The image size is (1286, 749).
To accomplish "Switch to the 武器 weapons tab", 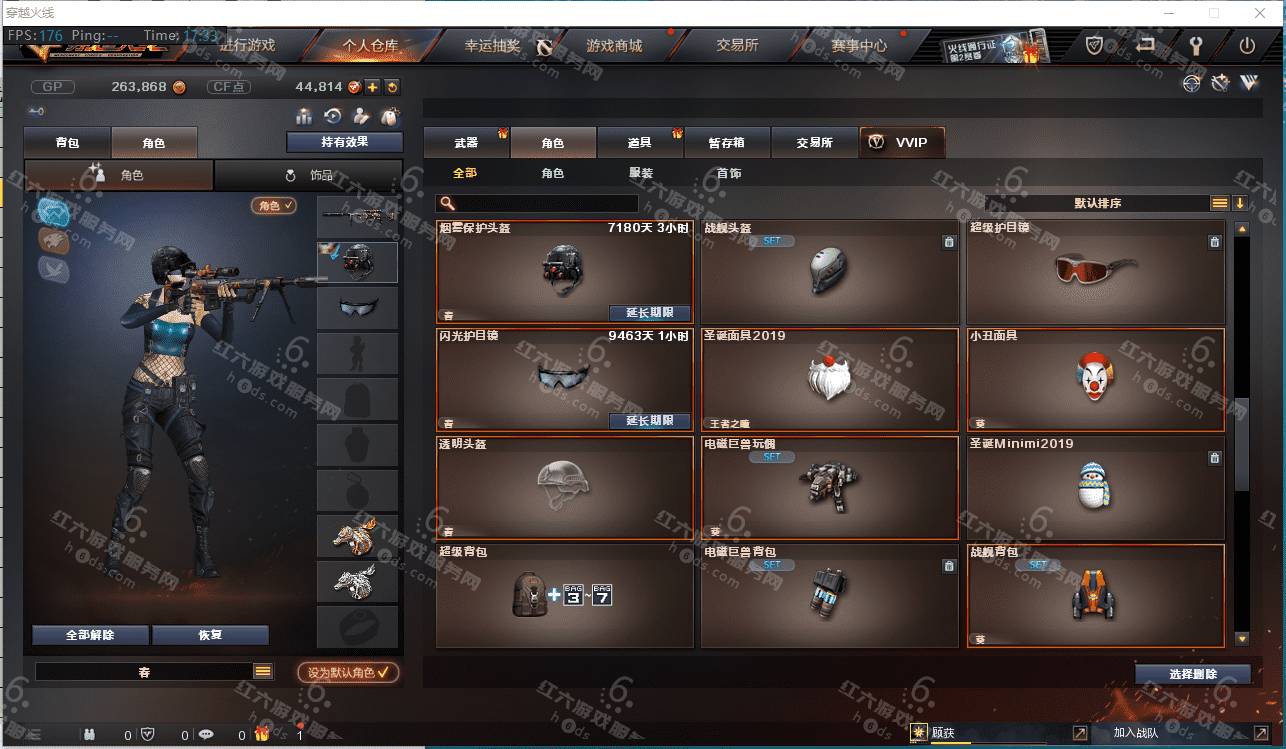I will 466,143.
